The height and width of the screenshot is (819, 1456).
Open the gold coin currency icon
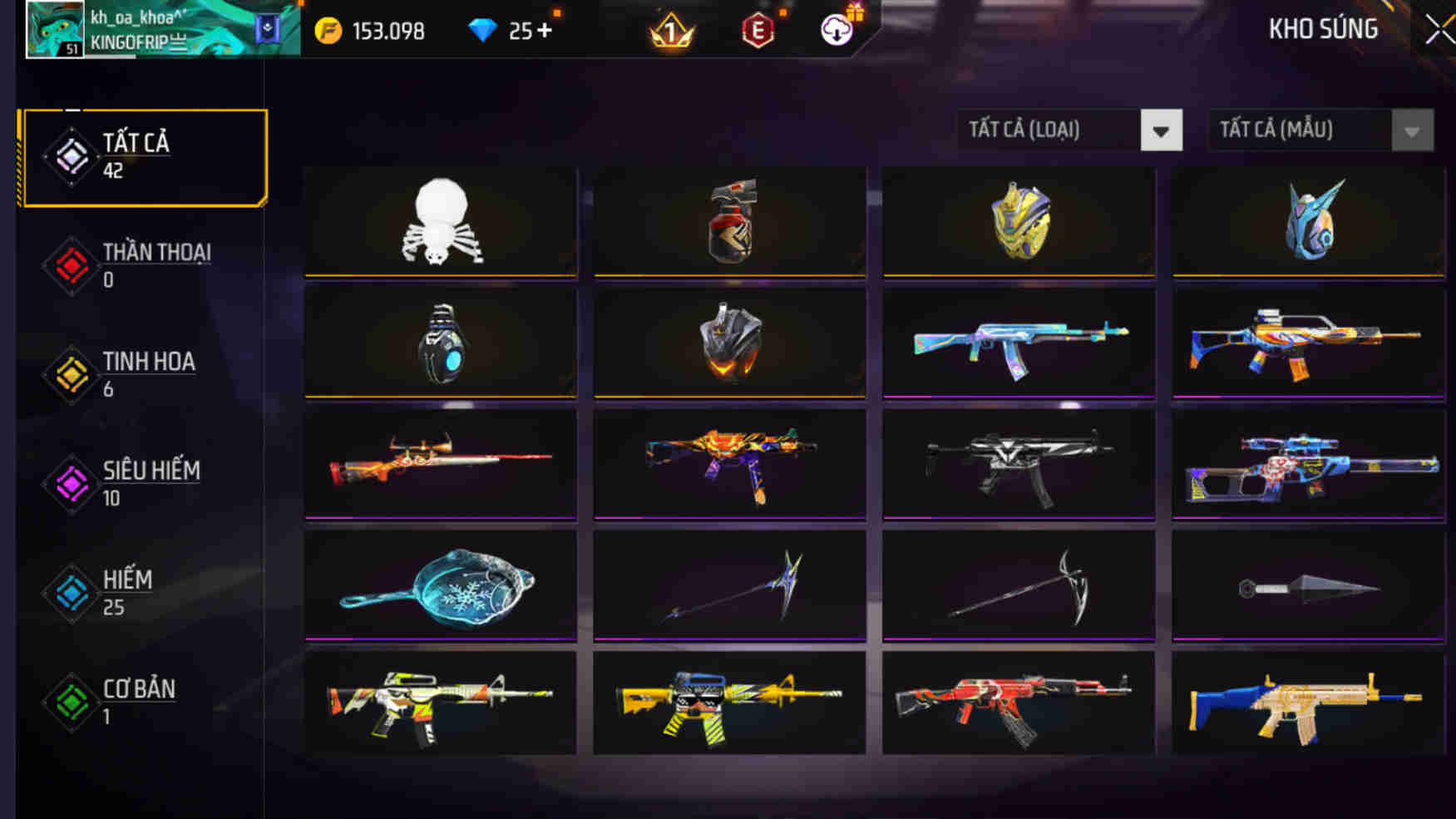pos(331,31)
